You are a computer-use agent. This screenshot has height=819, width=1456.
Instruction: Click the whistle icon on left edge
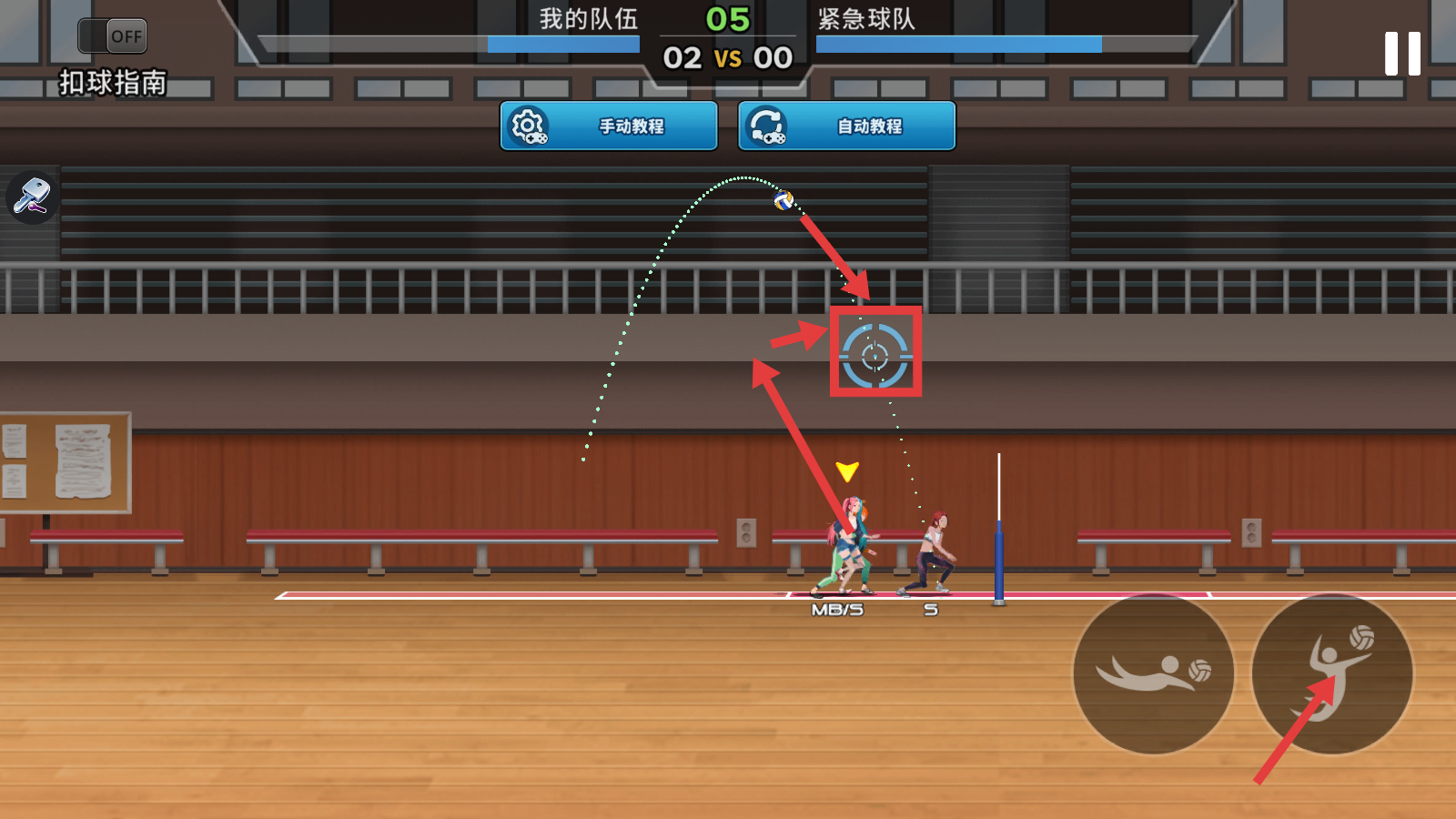32,197
